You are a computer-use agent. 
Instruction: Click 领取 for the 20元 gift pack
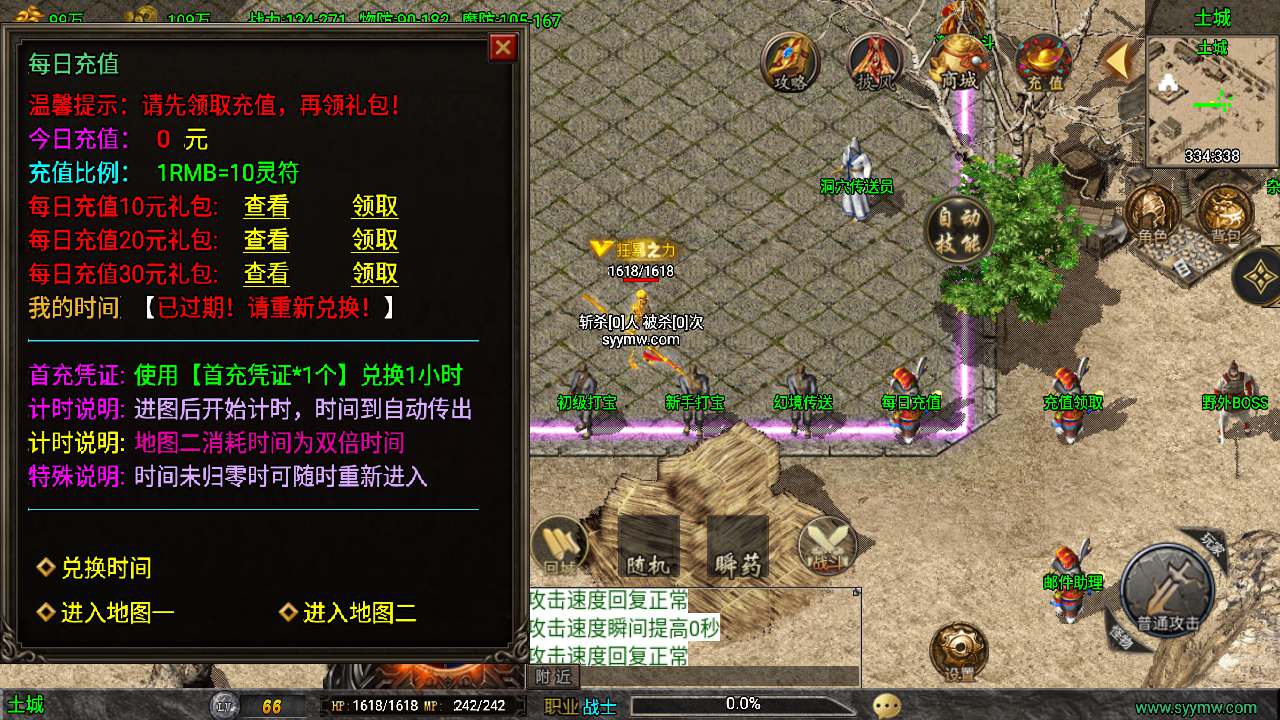(x=374, y=240)
